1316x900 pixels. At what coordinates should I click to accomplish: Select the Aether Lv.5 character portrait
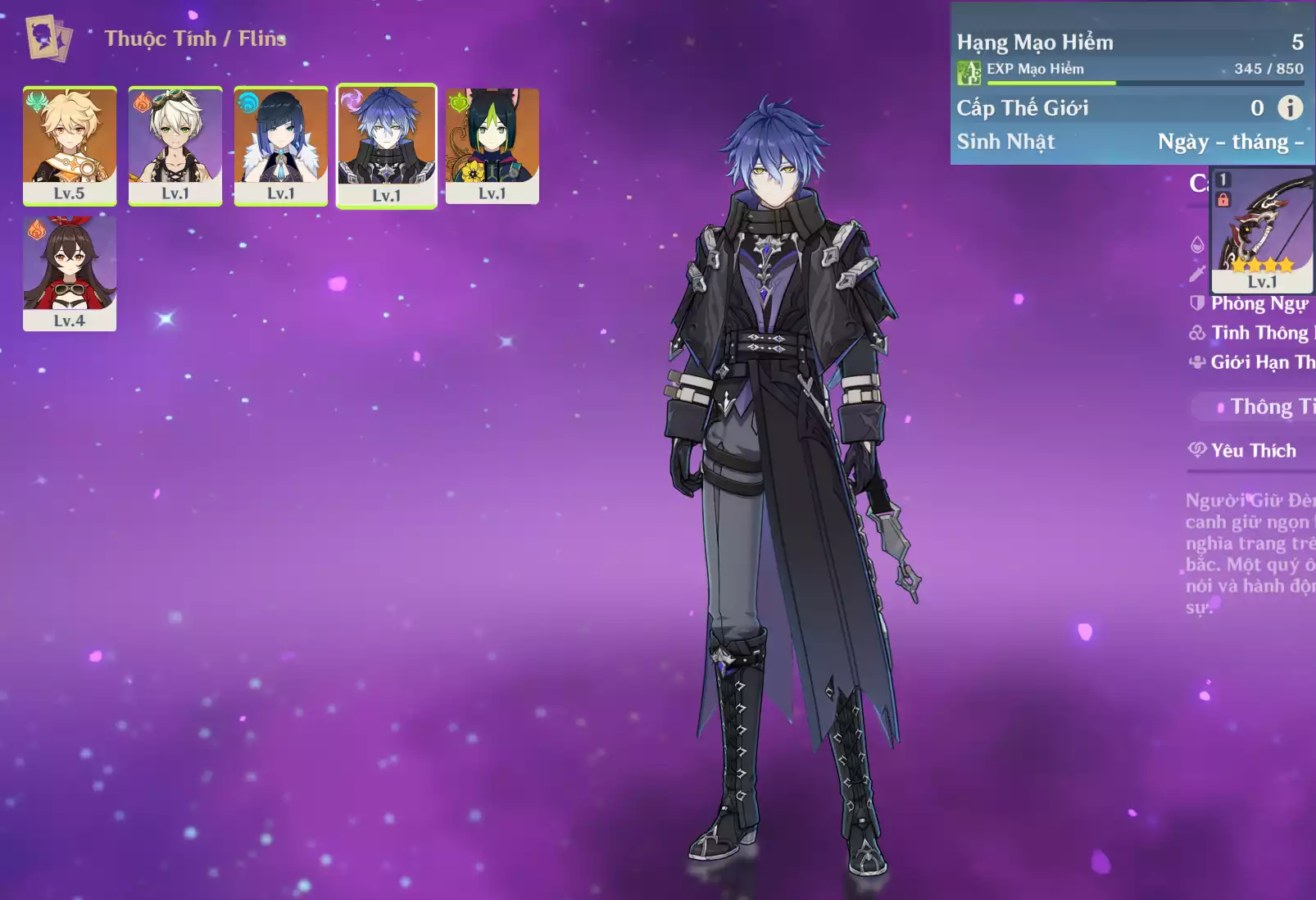tap(70, 145)
